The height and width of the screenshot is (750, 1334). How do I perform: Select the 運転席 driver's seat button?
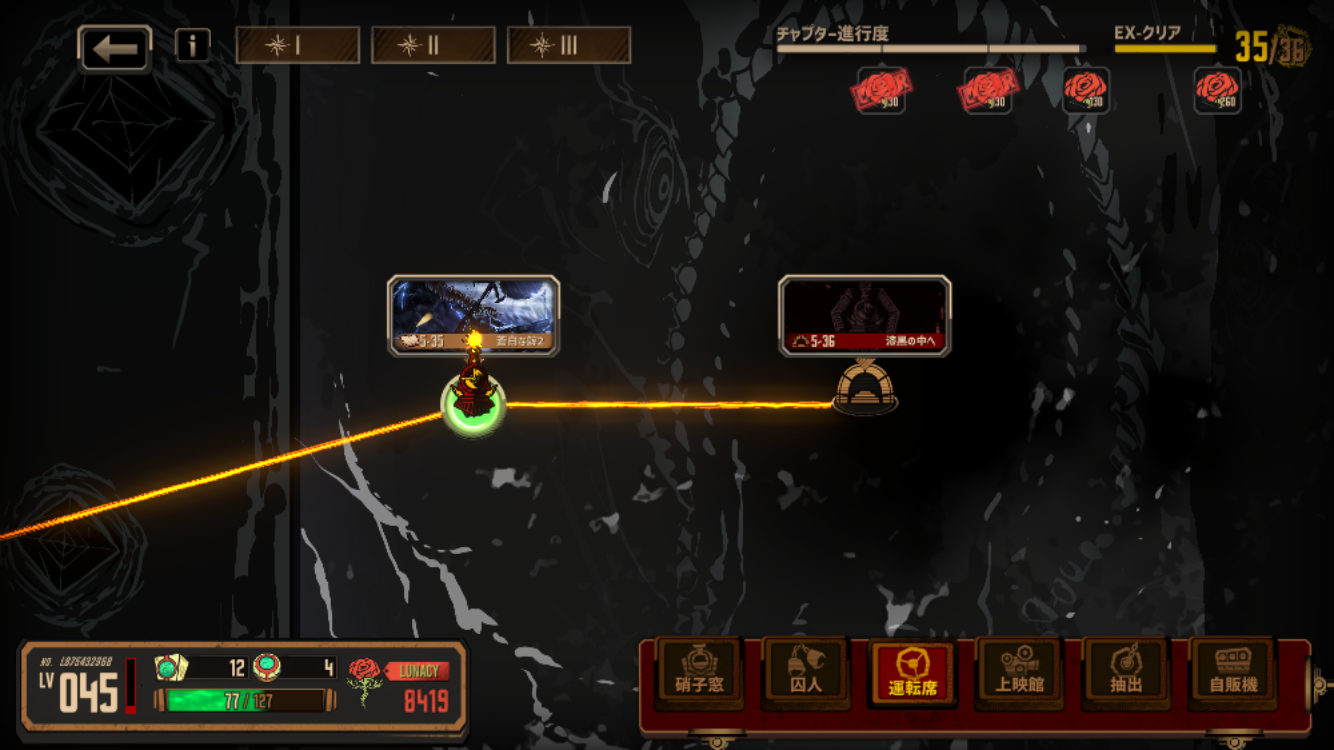[912, 672]
